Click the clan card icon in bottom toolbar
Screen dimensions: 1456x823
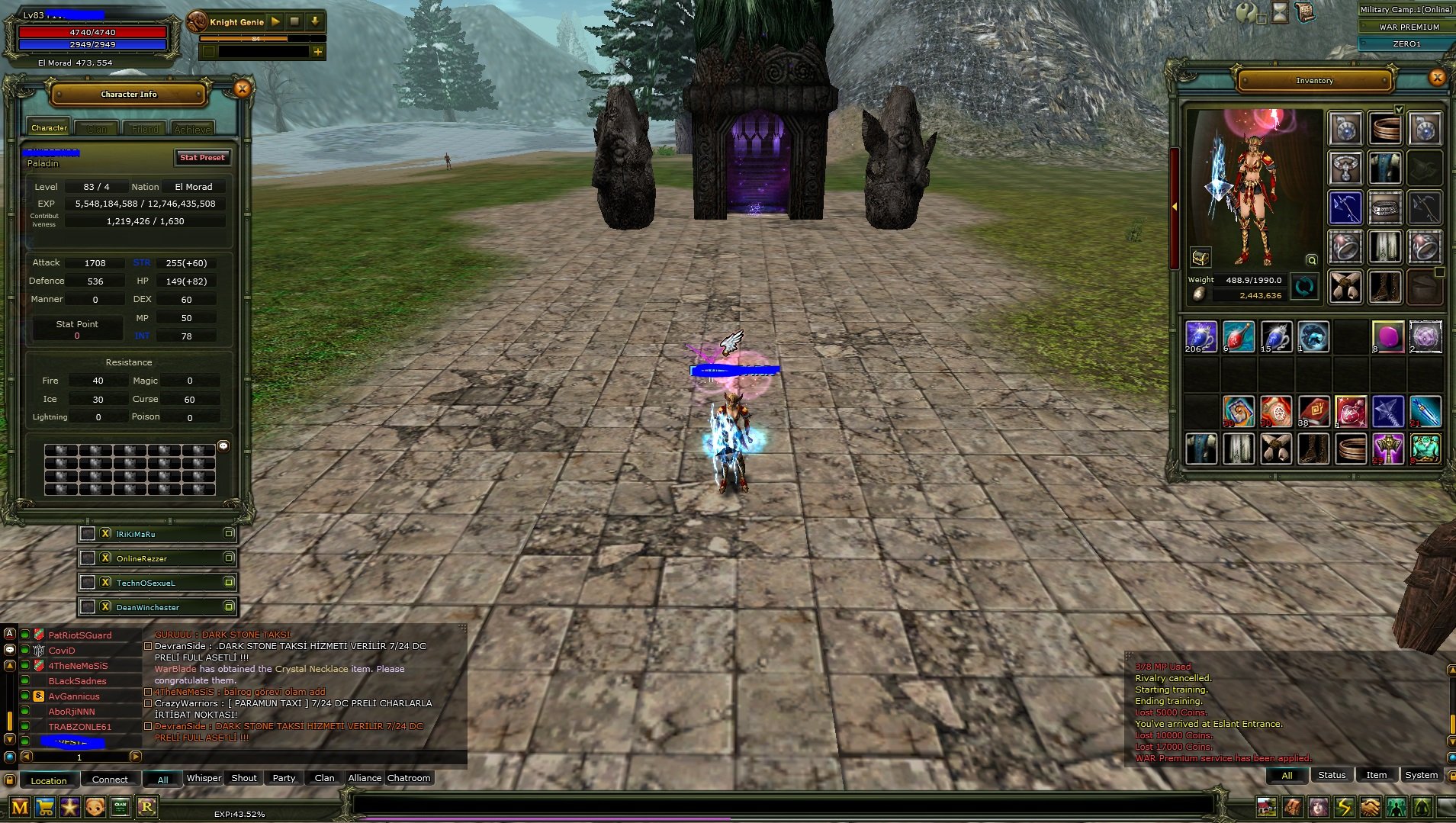pos(121,806)
